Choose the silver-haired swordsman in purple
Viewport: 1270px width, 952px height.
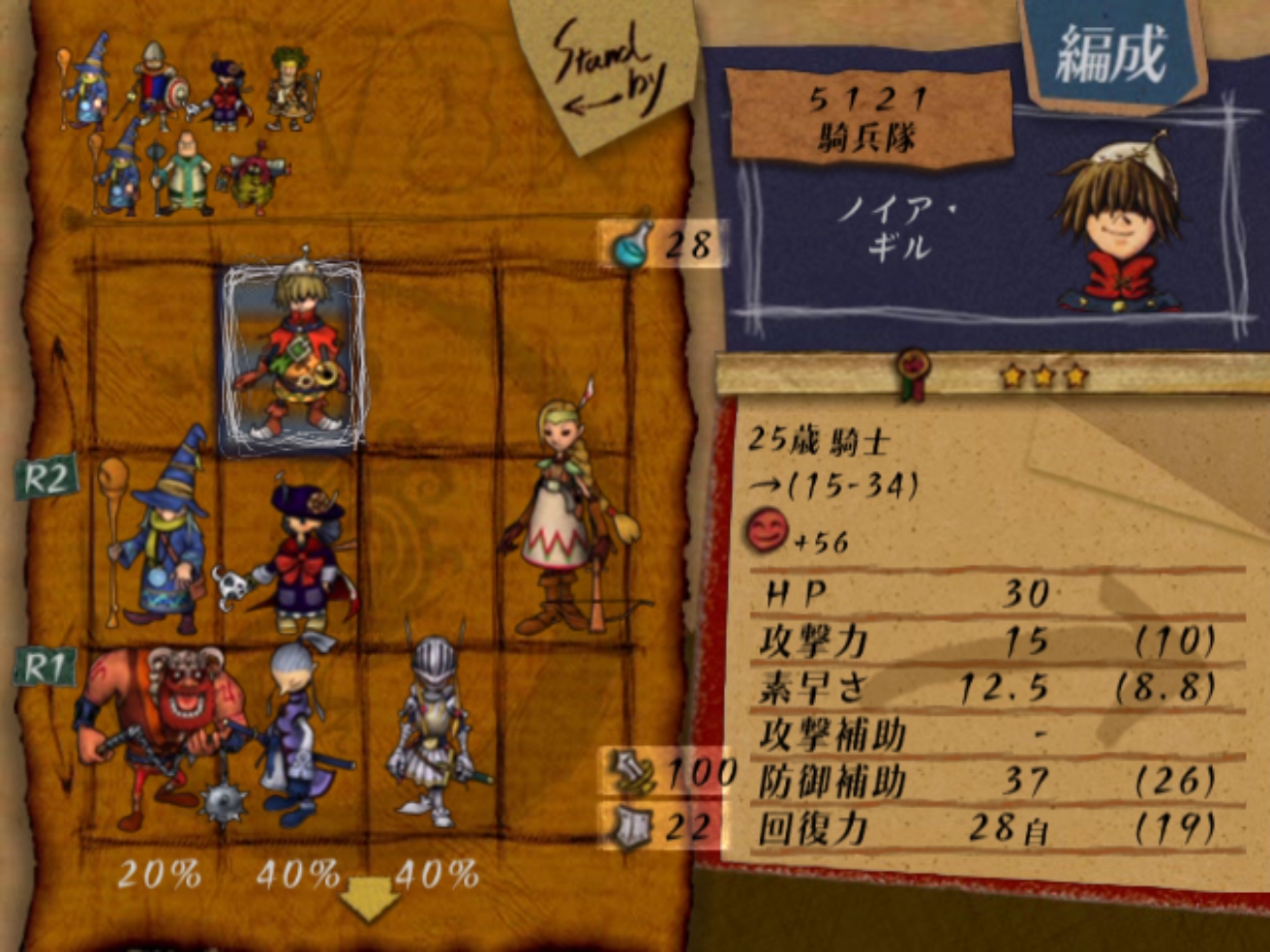pyautogui.click(x=294, y=730)
